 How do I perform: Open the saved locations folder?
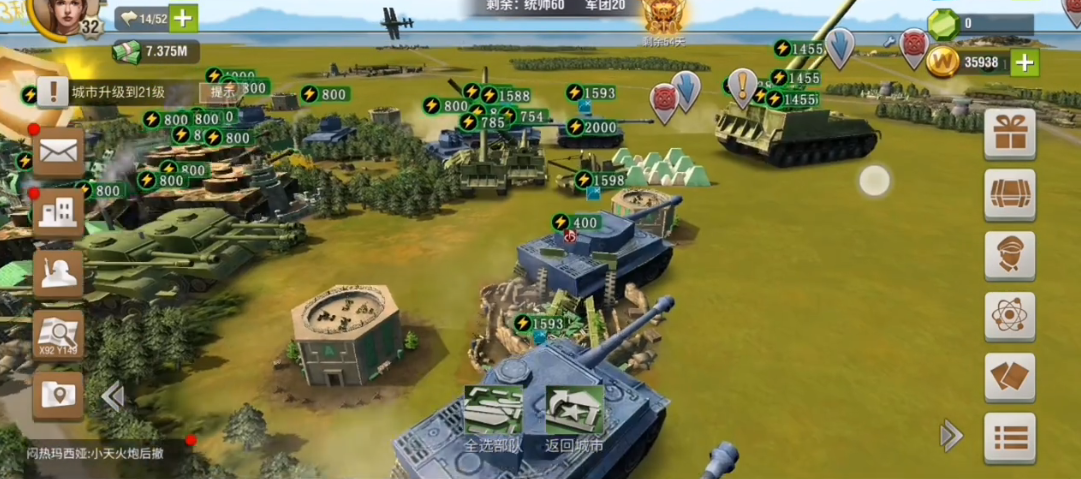click(x=58, y=395)
